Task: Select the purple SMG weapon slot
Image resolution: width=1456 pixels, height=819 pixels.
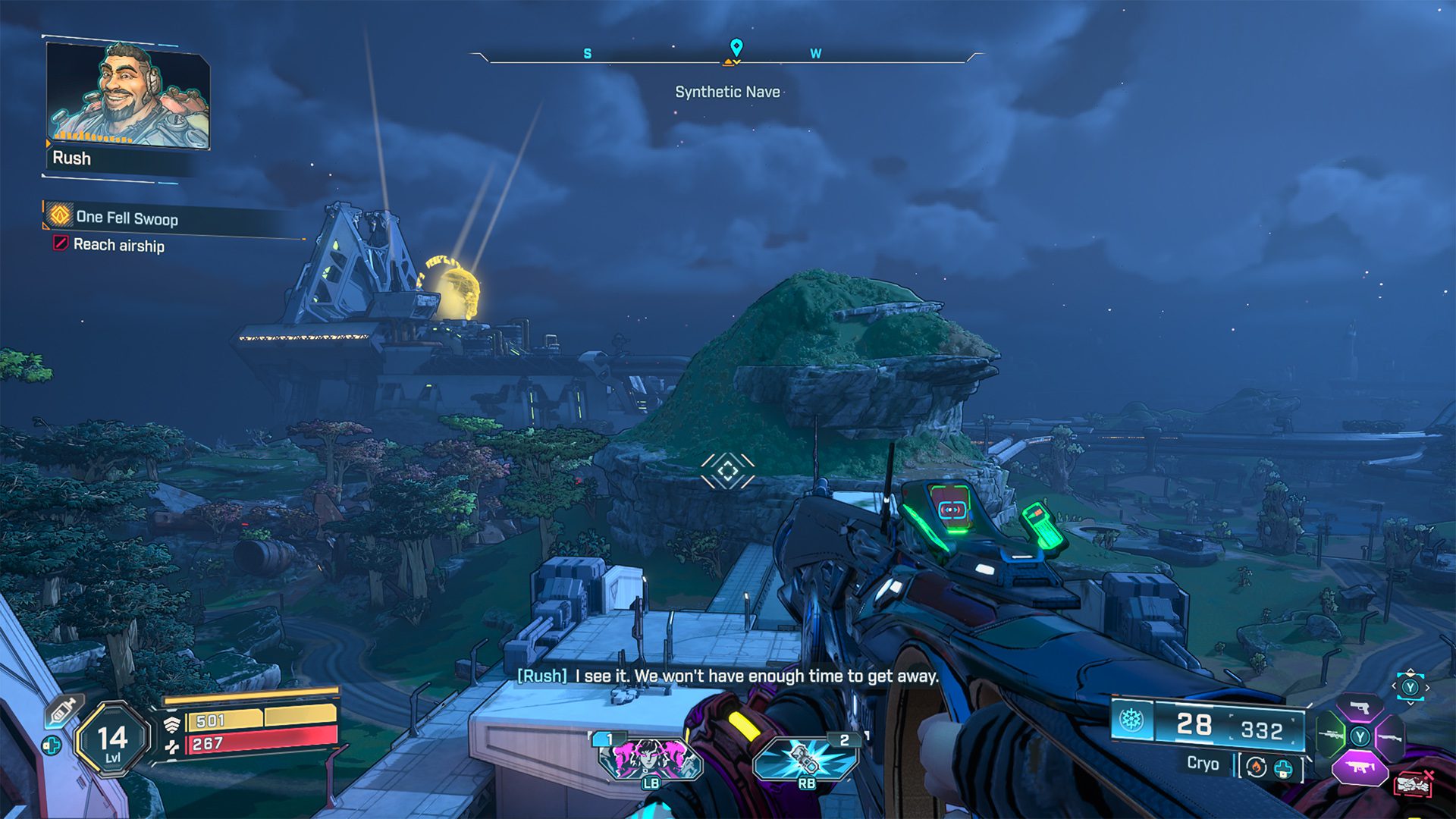Action: click(1360, 767)
